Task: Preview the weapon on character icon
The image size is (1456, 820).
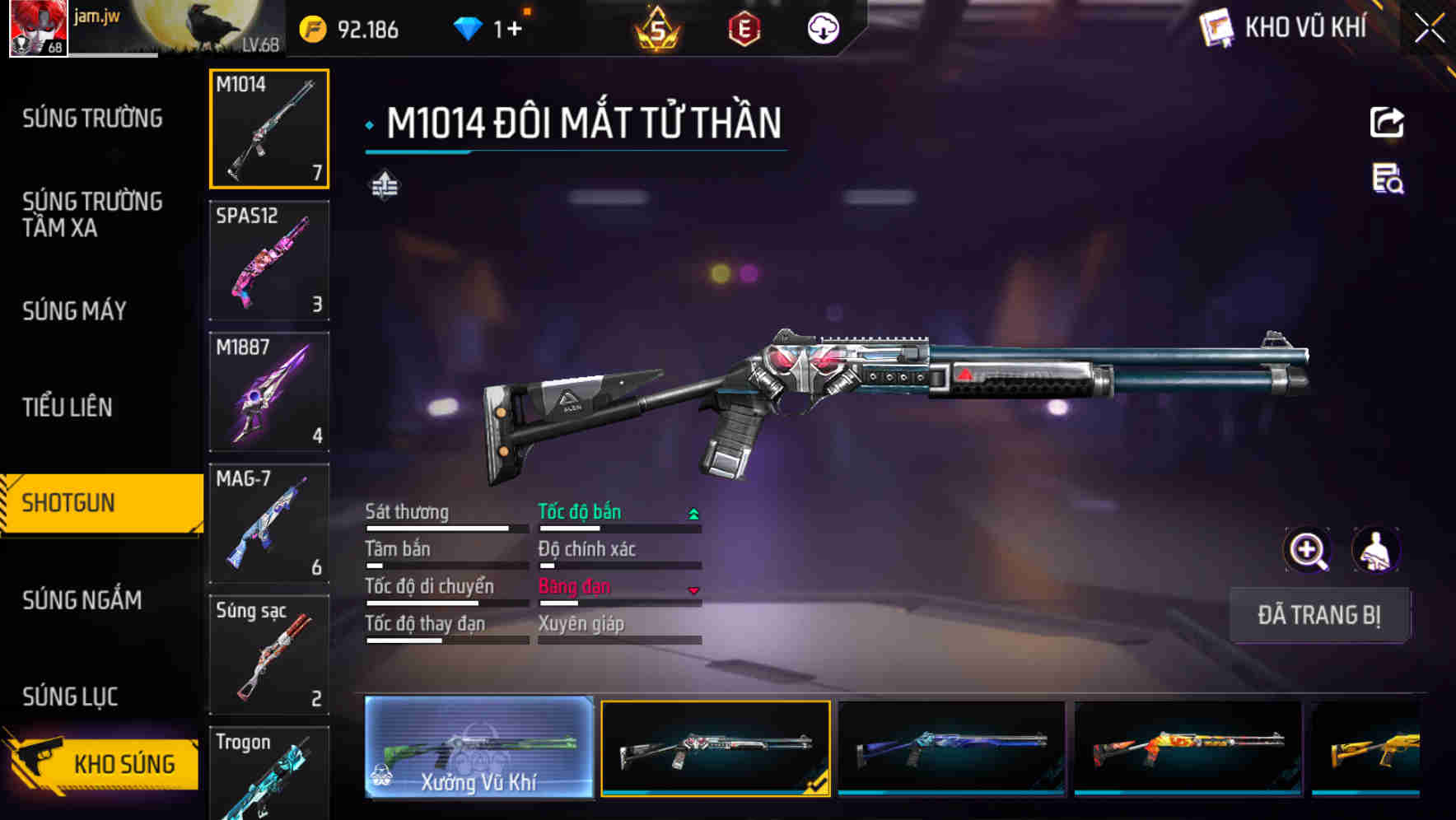Action: (1375, 550)
